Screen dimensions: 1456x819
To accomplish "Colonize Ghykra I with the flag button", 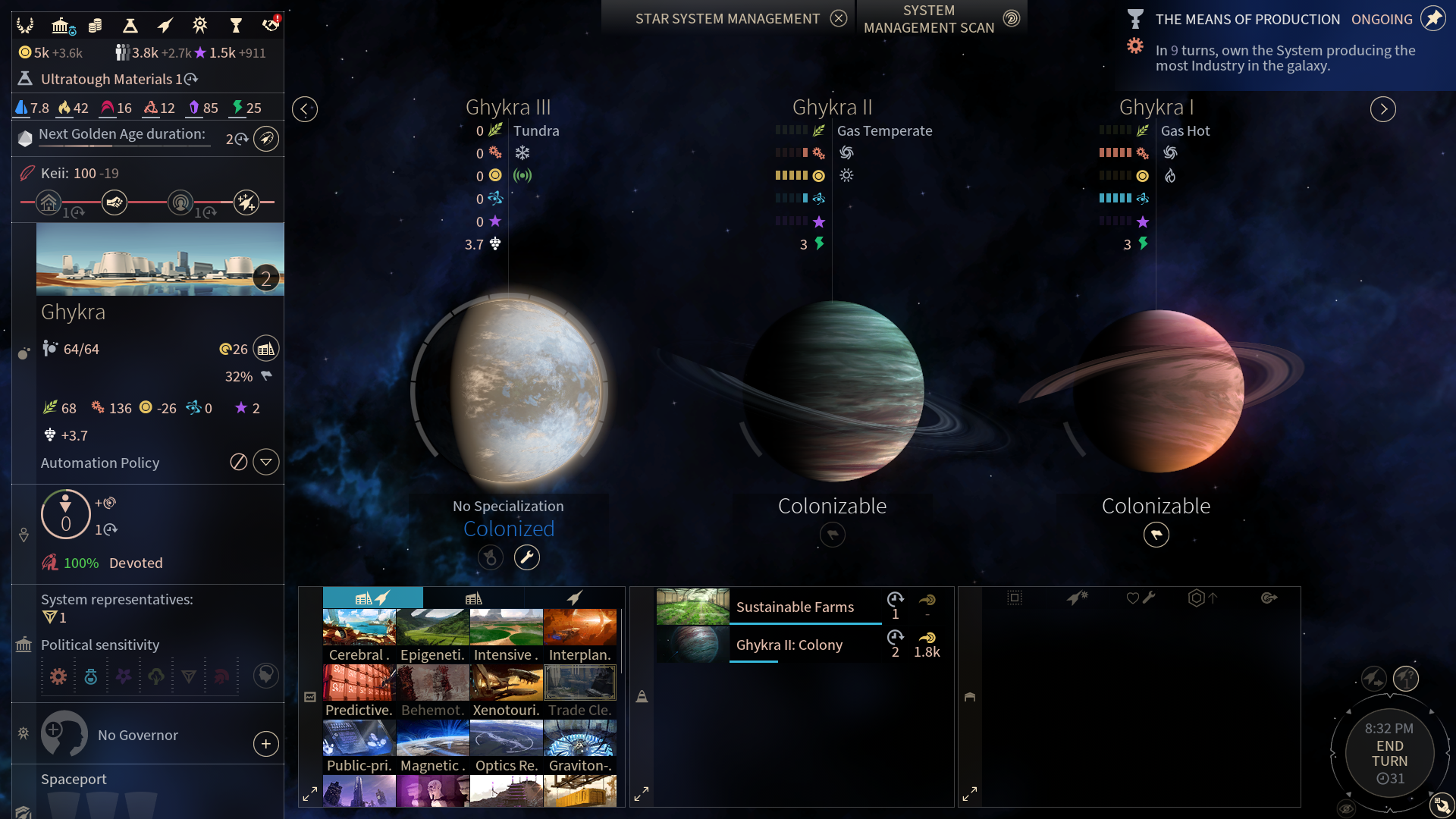I will coord(1156,535).
